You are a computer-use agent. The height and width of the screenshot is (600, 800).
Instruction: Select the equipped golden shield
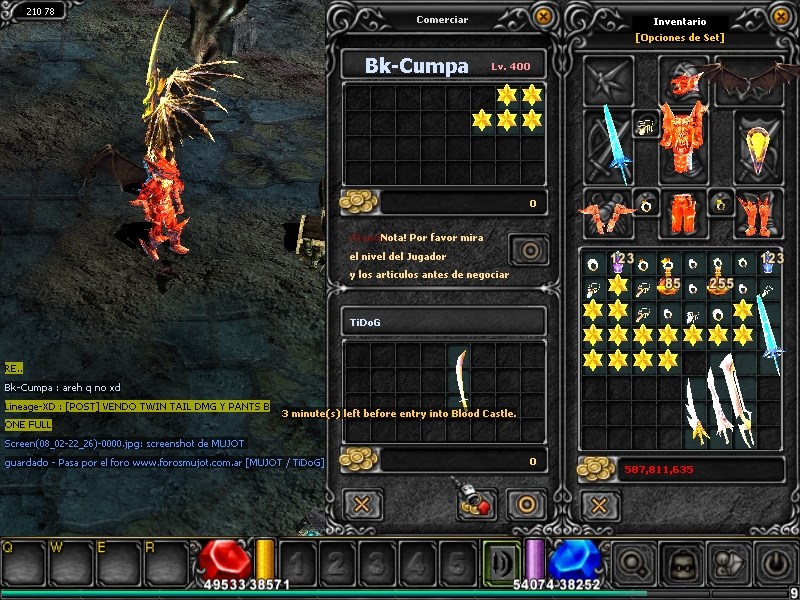point(758,143)
